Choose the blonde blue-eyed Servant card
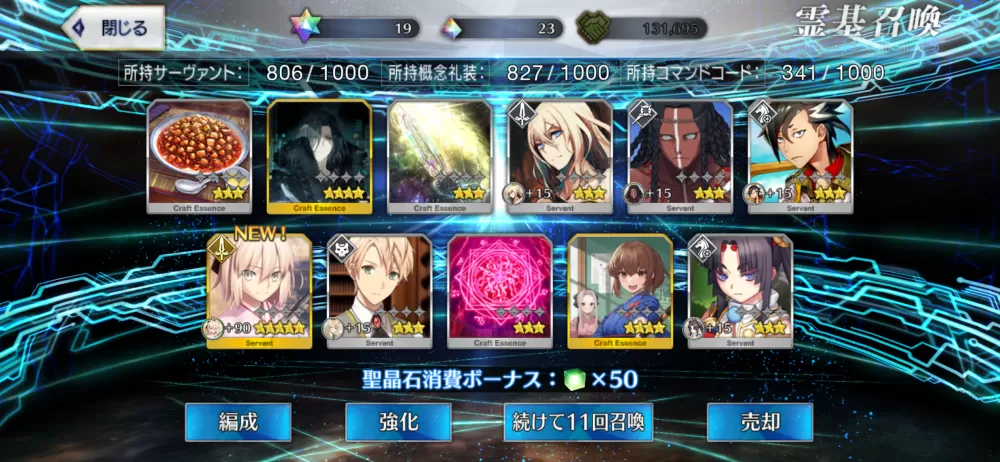The width and height of the screenshot is (1000, 462). (559, 156)
